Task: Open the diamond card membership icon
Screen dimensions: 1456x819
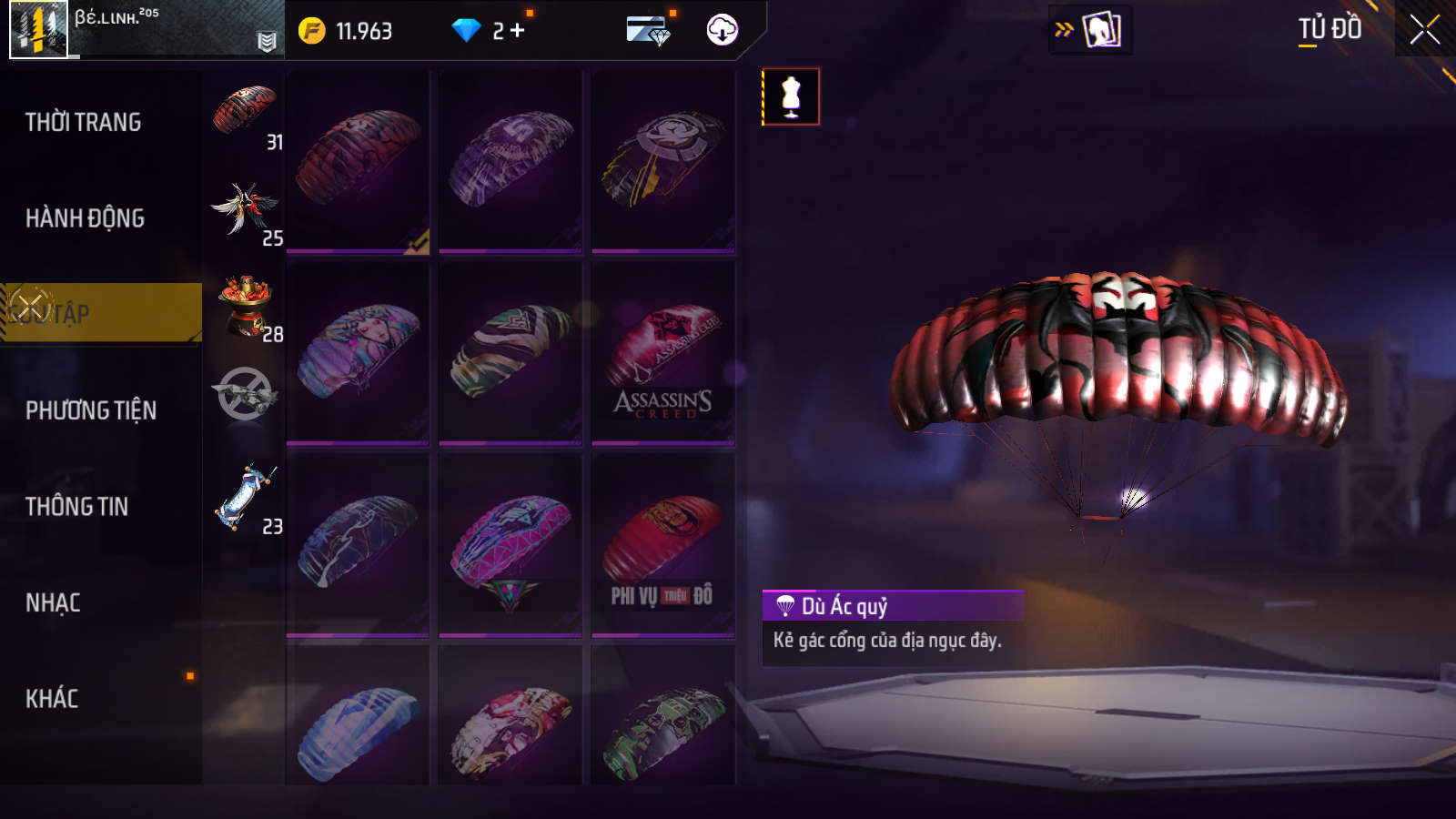Action: (649, 31)
